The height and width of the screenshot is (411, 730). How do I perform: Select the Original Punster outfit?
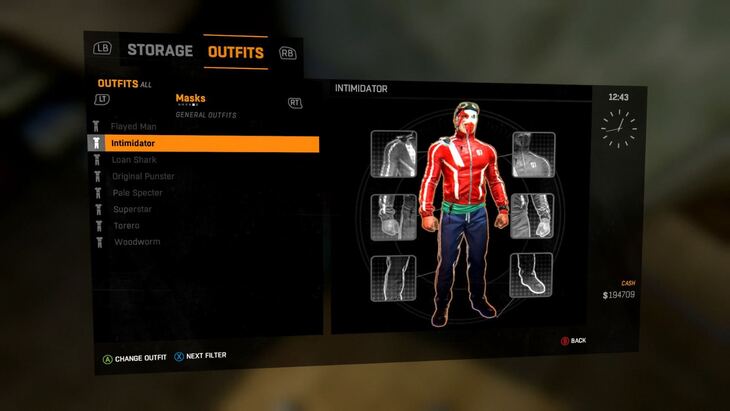pos(144,176)
